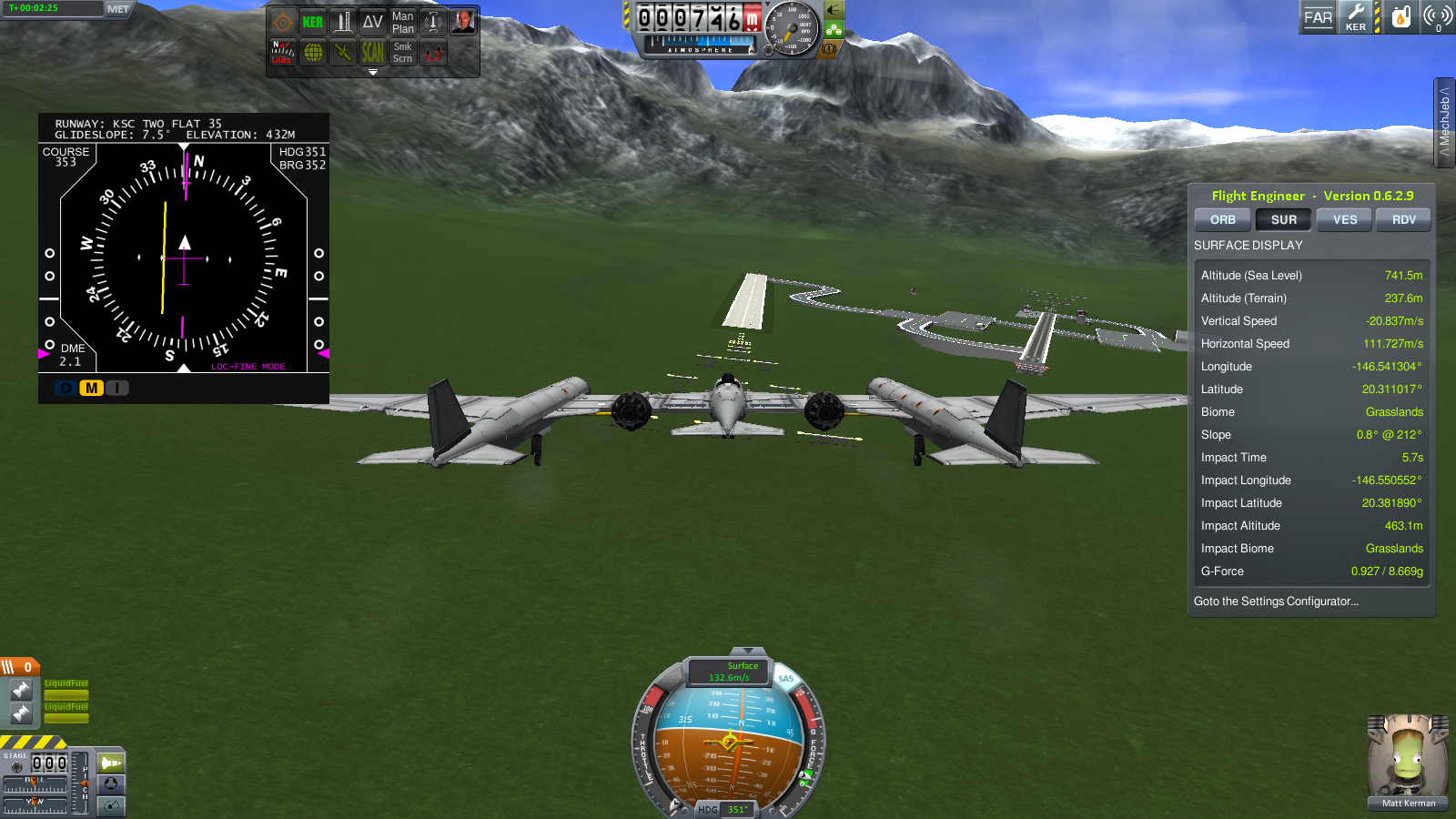Open the fuel canister resources panel
The height and width of the screenshot is (819, 1456).
[1401, 17]
